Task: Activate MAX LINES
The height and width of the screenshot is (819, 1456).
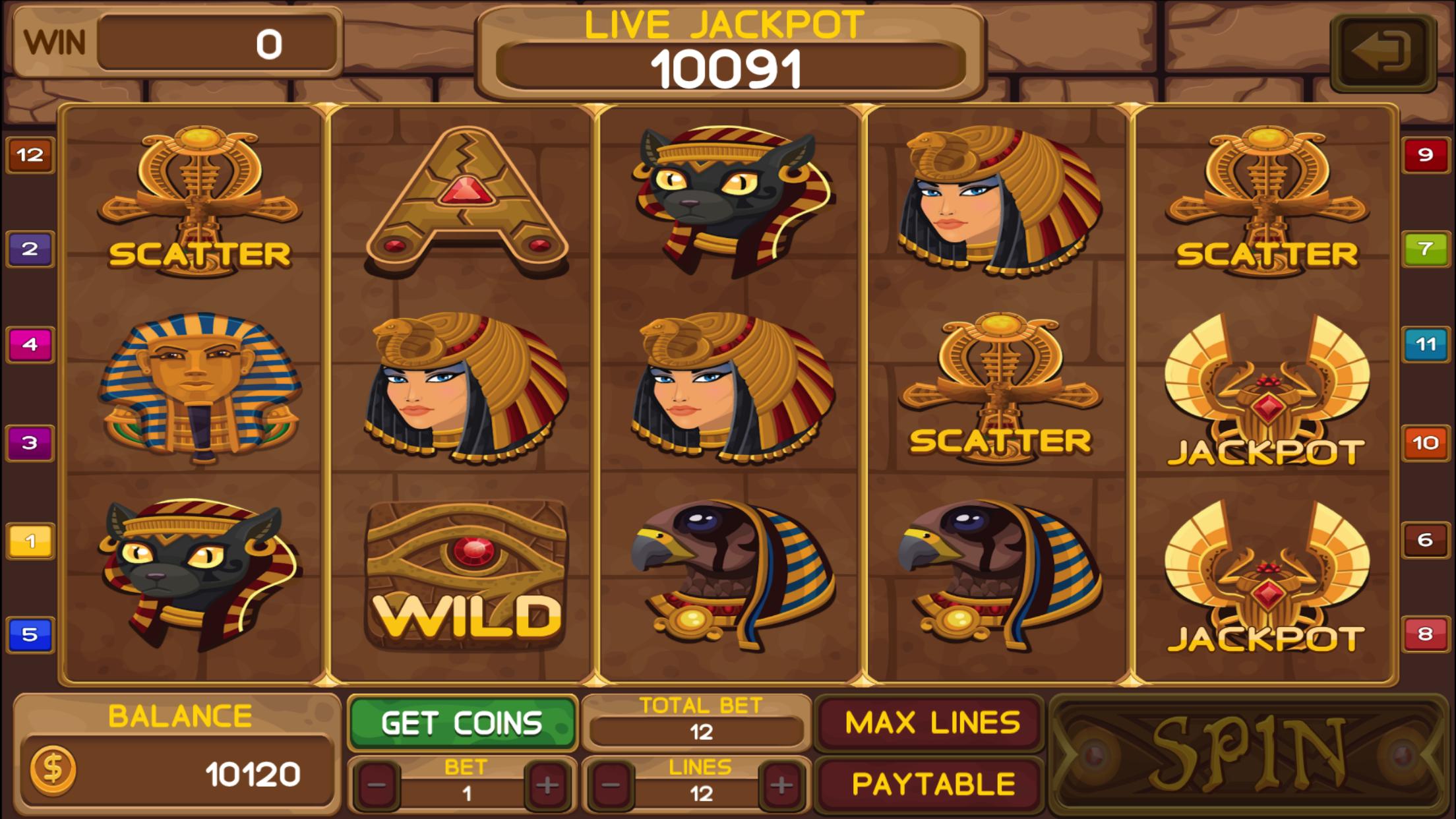Action: (933, 721)
